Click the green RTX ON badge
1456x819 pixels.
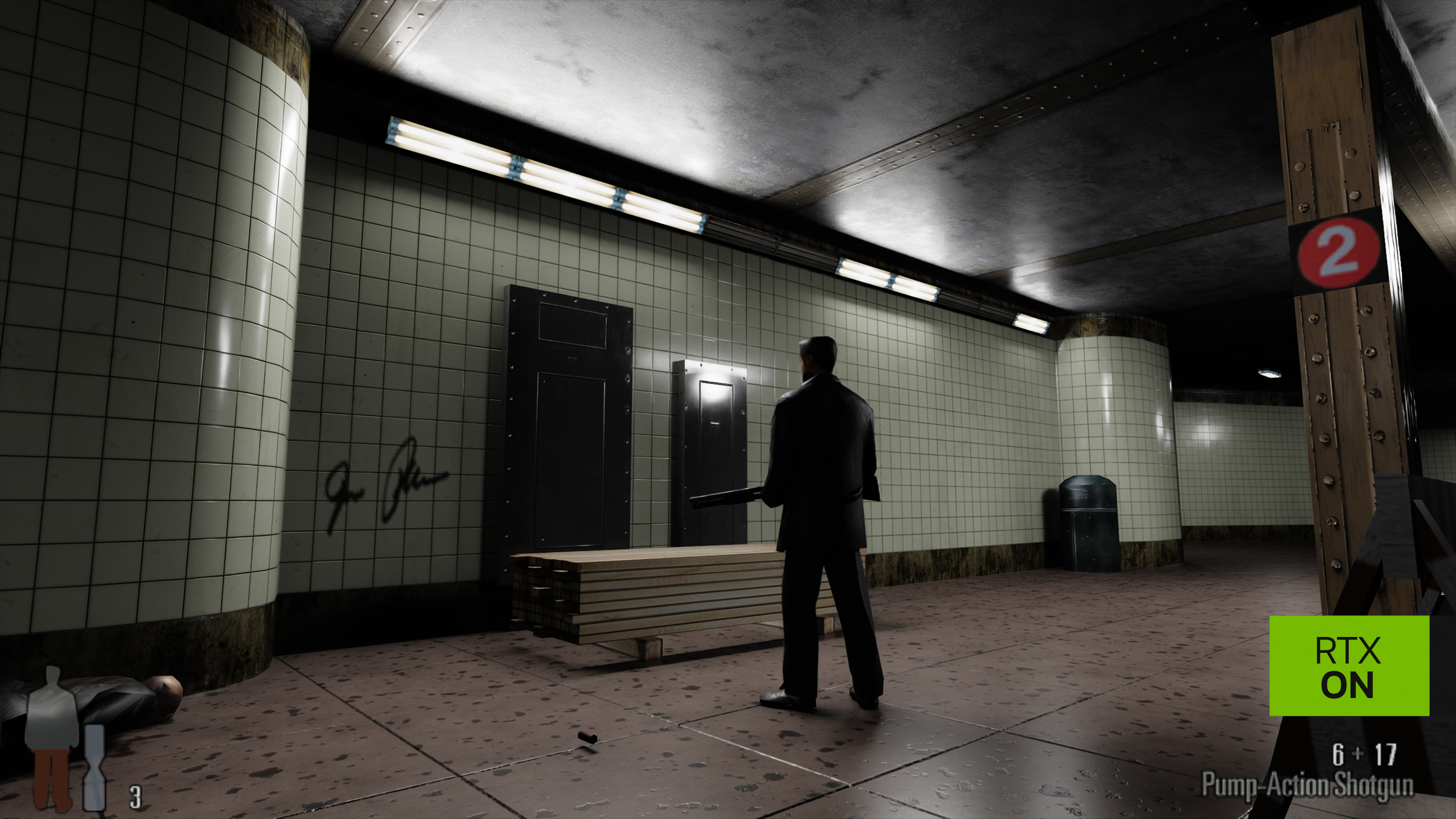pos(1349,667)
